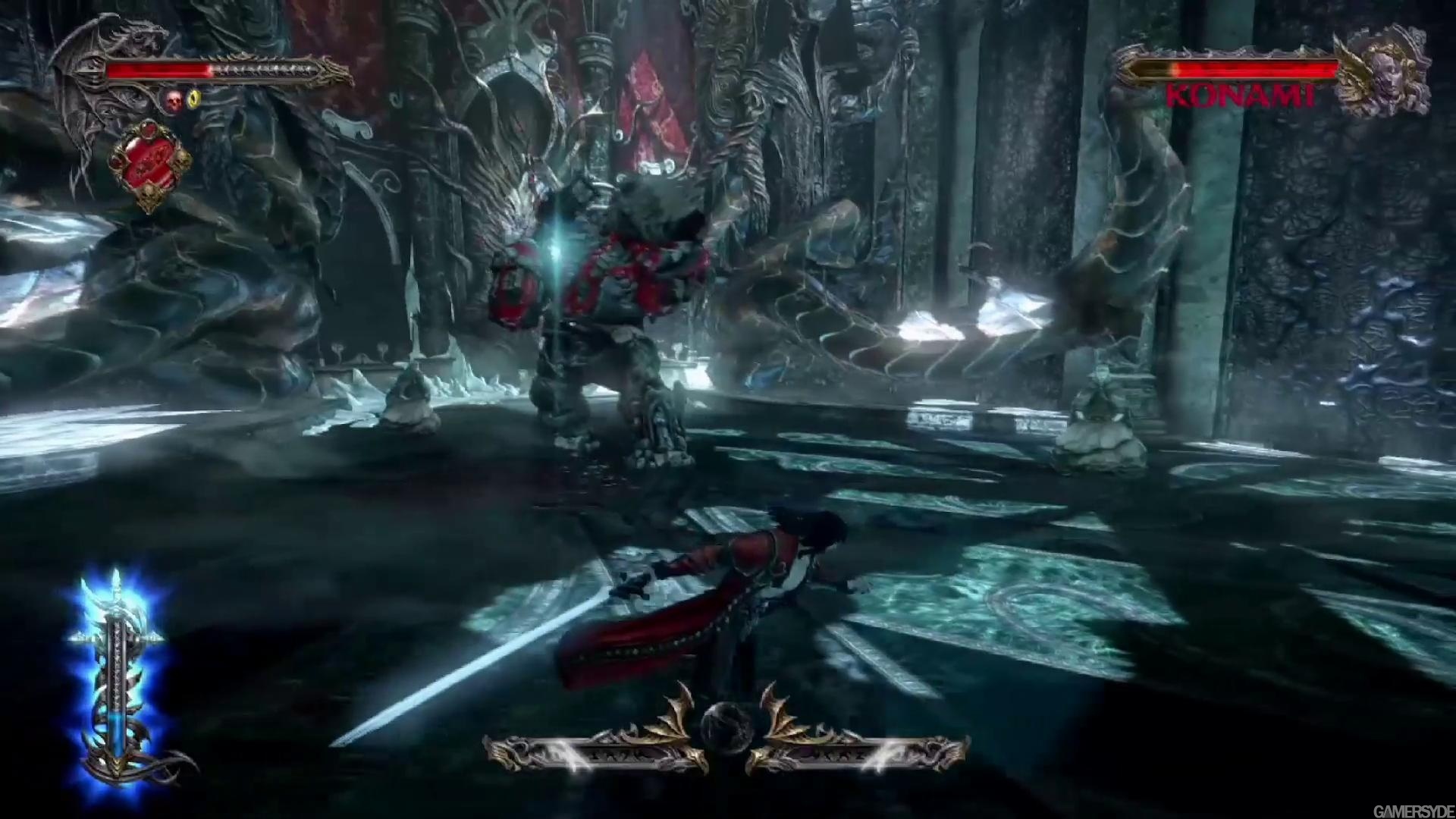The height and width of the screenshot is (819, 1456).
Task: Click the yellow eye ring icon
Action: [194, 99]
